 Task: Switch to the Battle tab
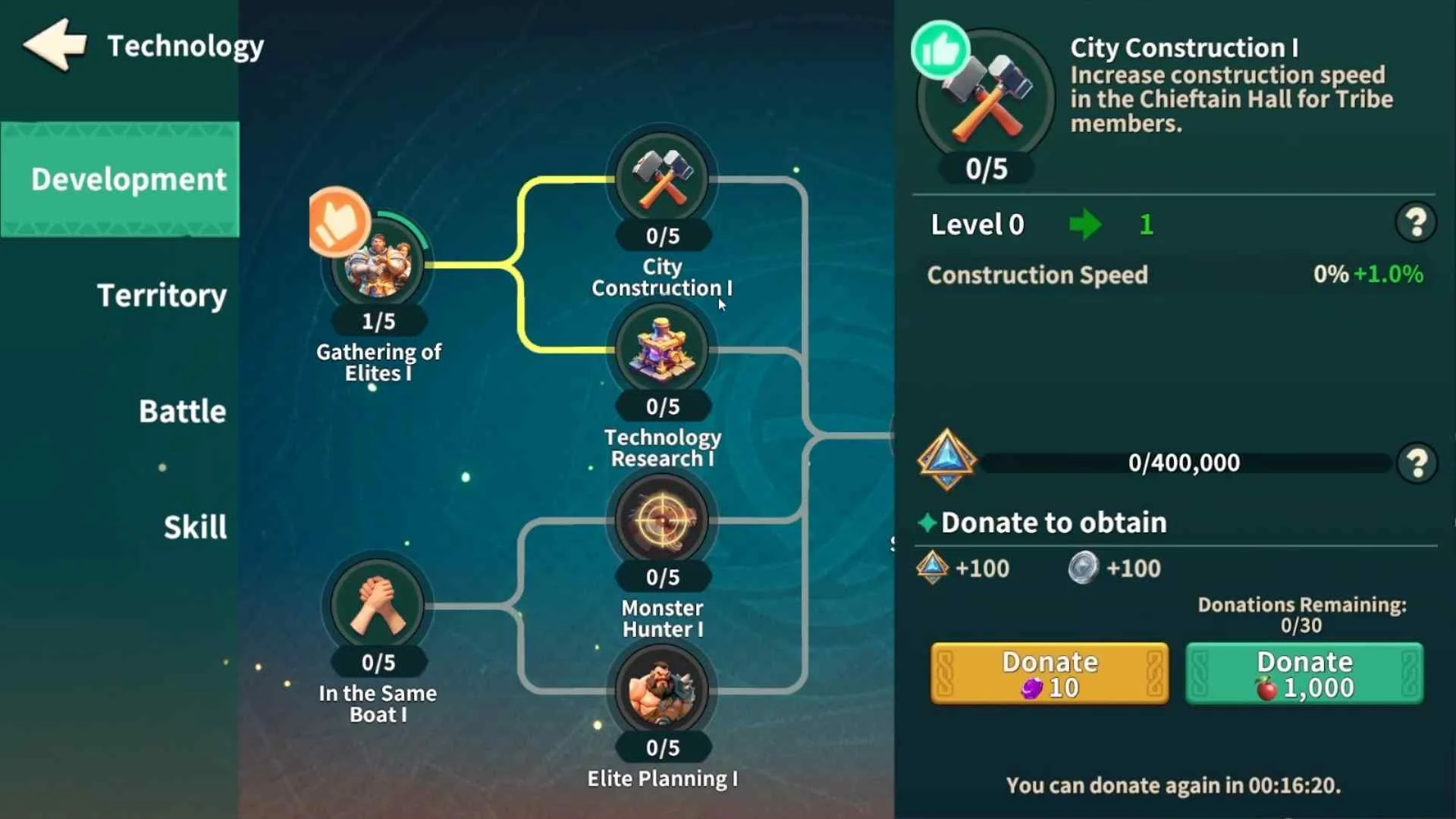tap(181, 410)
